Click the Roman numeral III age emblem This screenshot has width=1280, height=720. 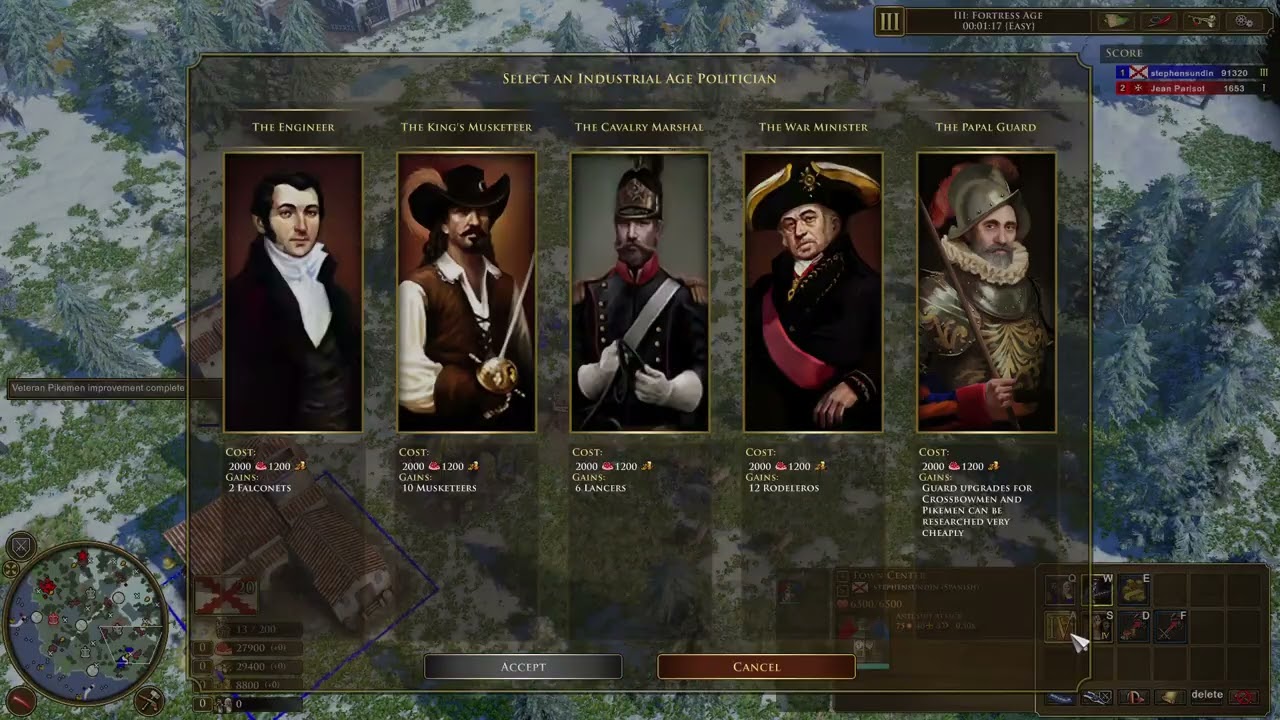[x=889, y=21]
